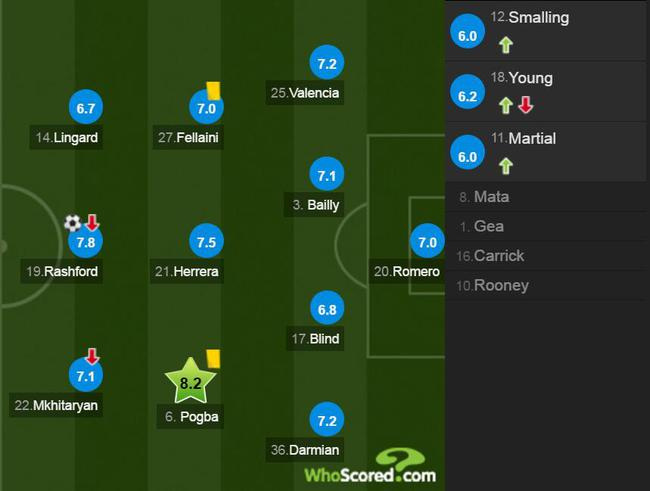Click Rashford's 7.8 rating circle
The width and height of the screenshot is (650, 491).
coord(84,242)
